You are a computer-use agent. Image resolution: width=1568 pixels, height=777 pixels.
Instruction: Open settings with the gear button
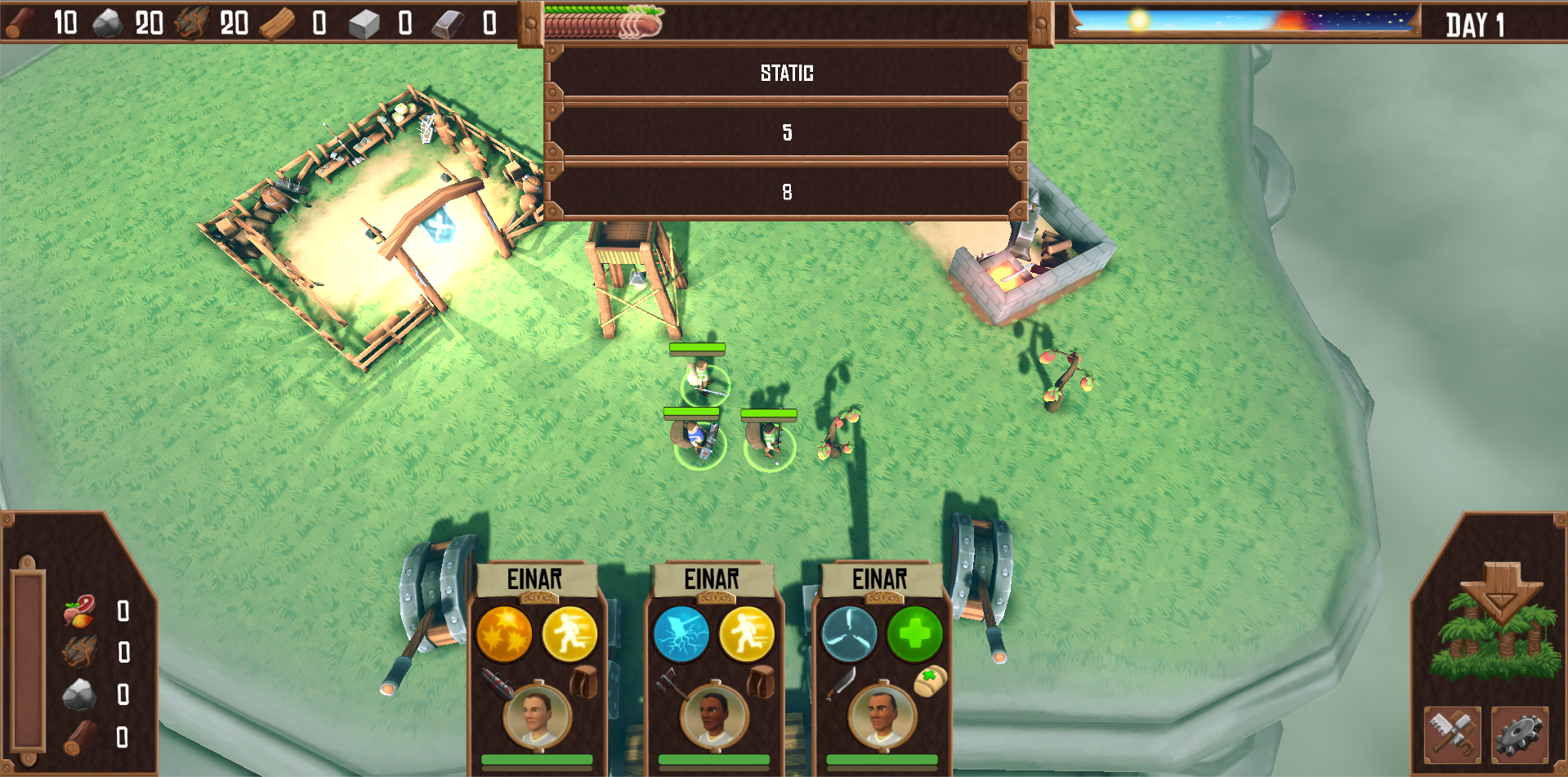tap(1519, 734)
